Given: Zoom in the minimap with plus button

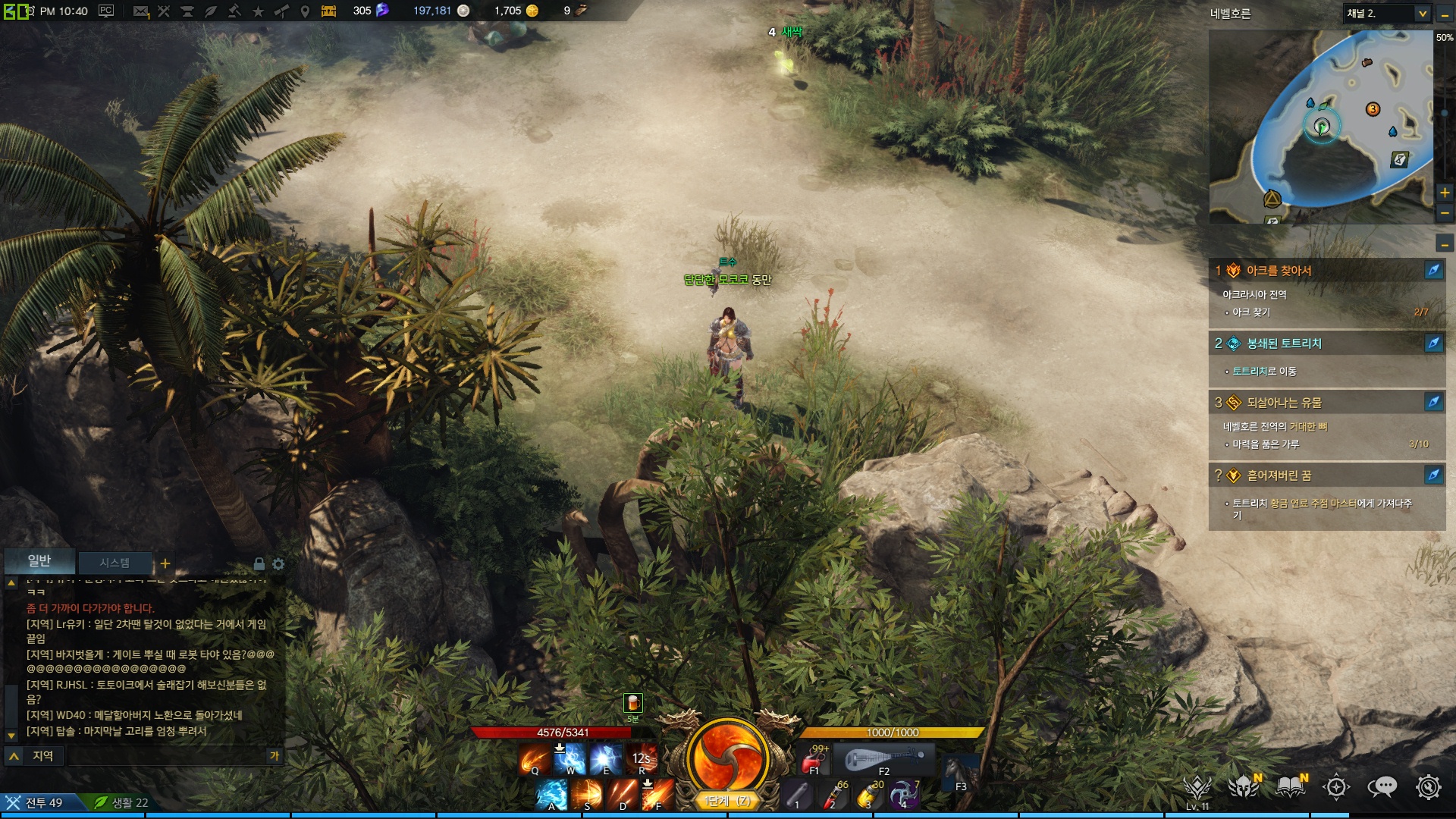Looking at the screenshot, I should (1445, 193).
